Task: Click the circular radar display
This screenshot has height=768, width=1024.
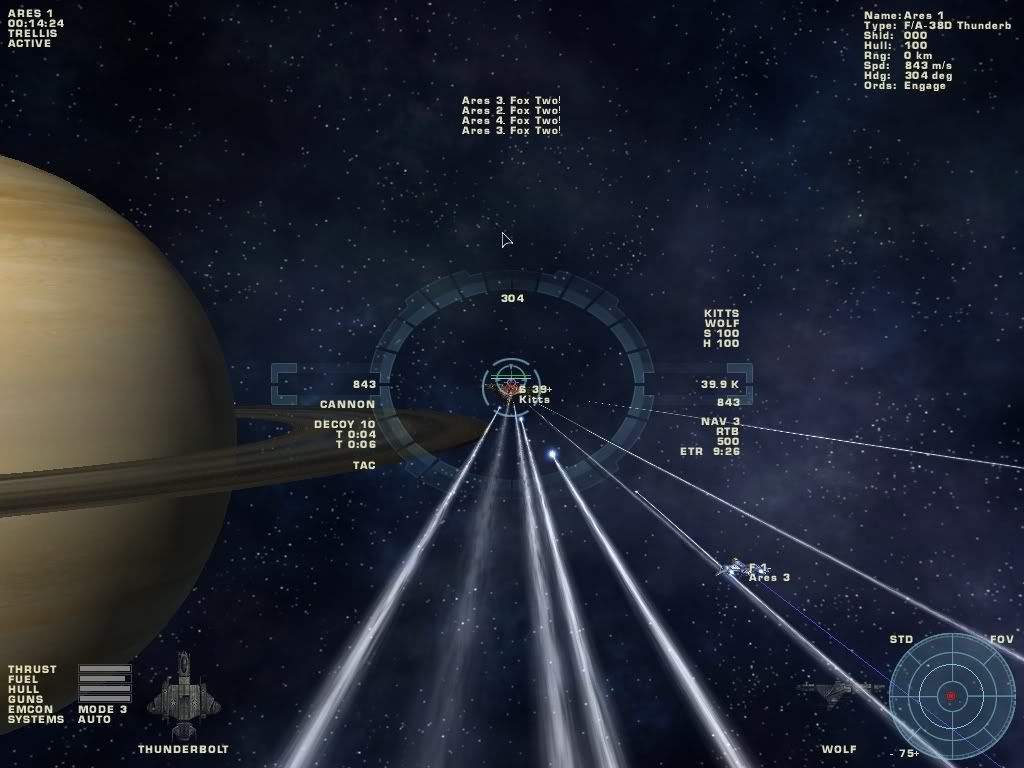Action: 951,695
